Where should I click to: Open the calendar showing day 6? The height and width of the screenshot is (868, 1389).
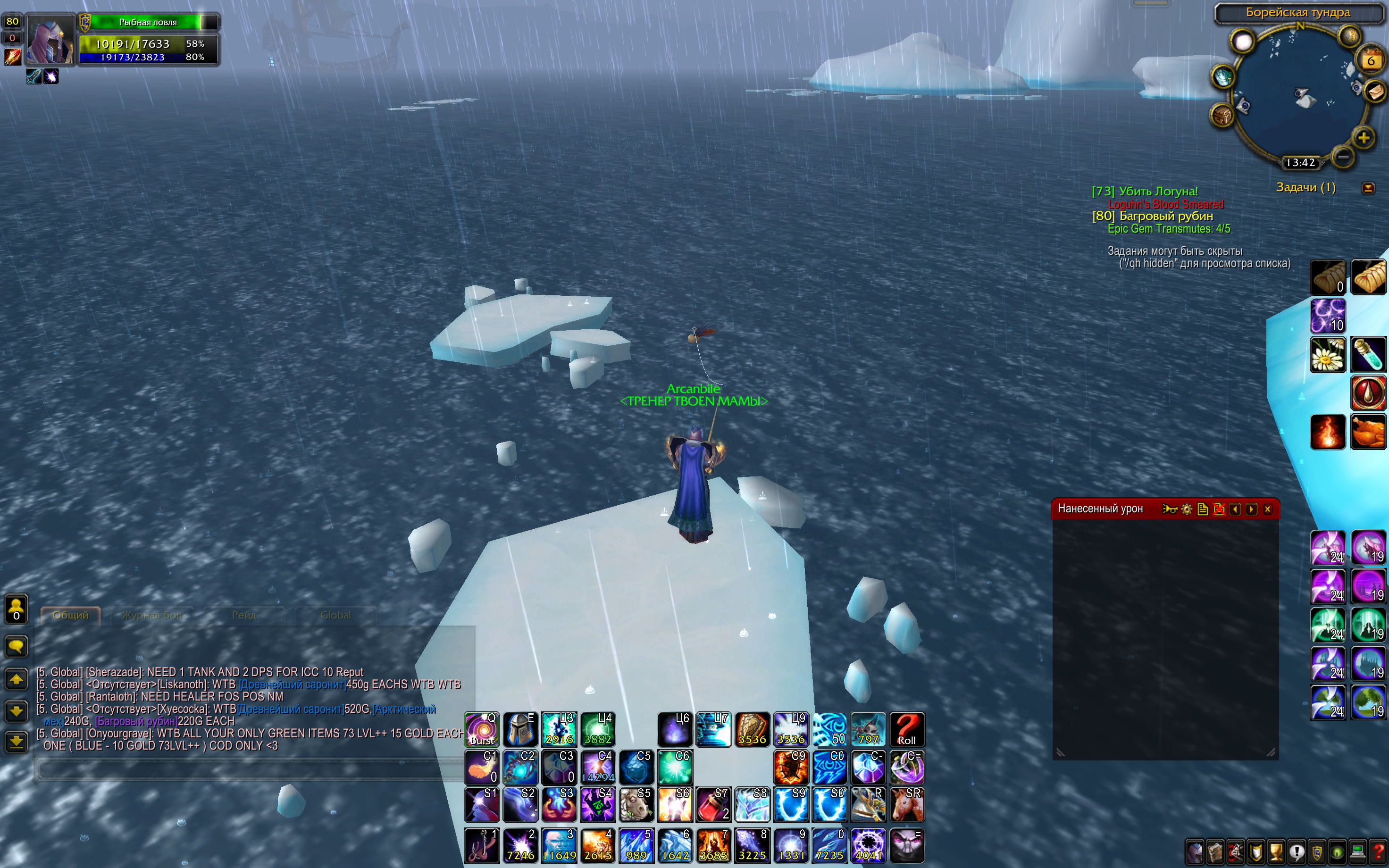1371,60
